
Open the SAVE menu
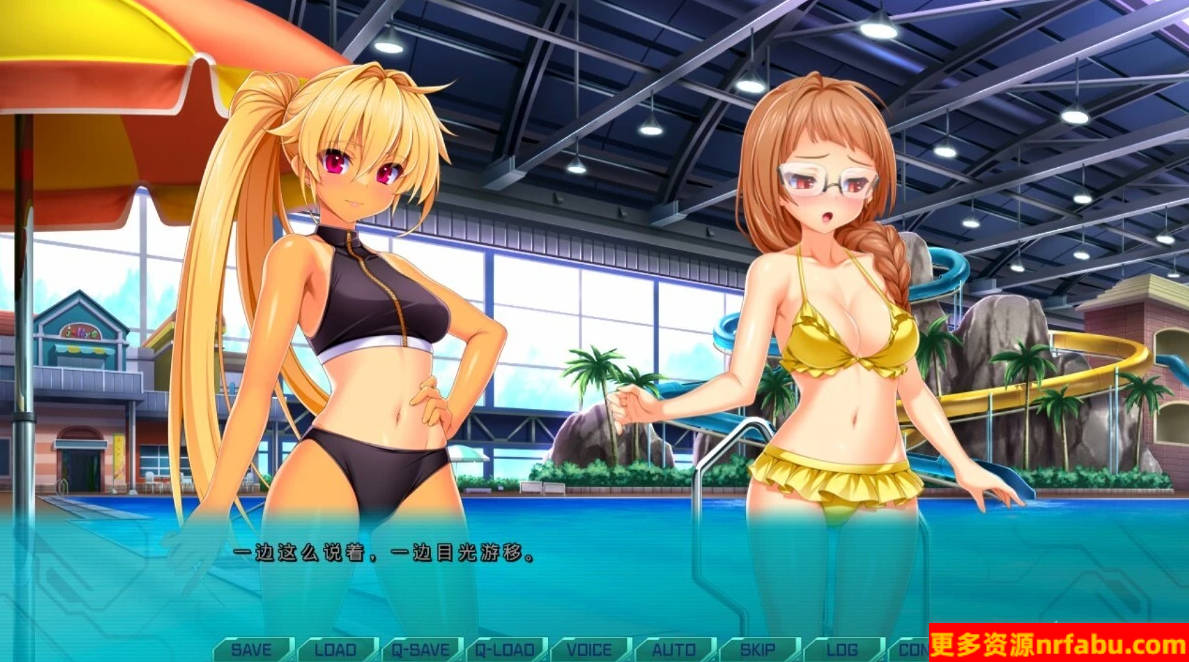251,649
